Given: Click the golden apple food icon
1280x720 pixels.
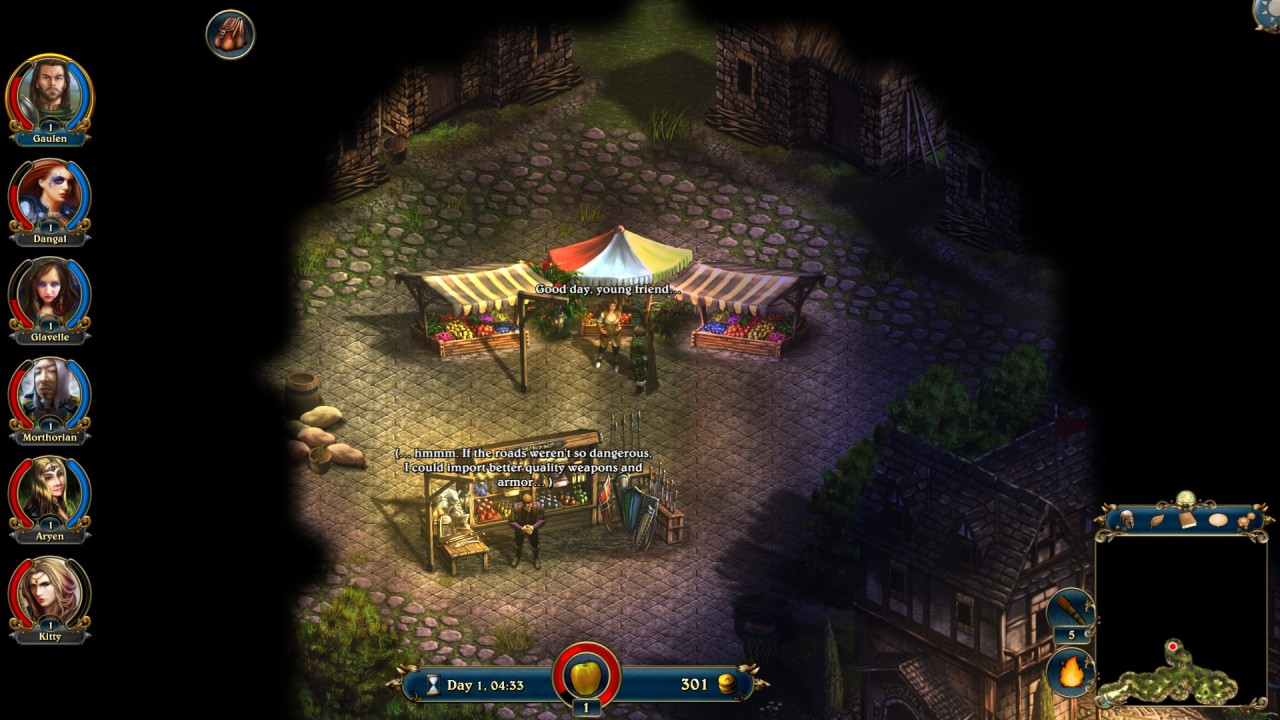Looking at the screenshot, I should tap(586, 677).
